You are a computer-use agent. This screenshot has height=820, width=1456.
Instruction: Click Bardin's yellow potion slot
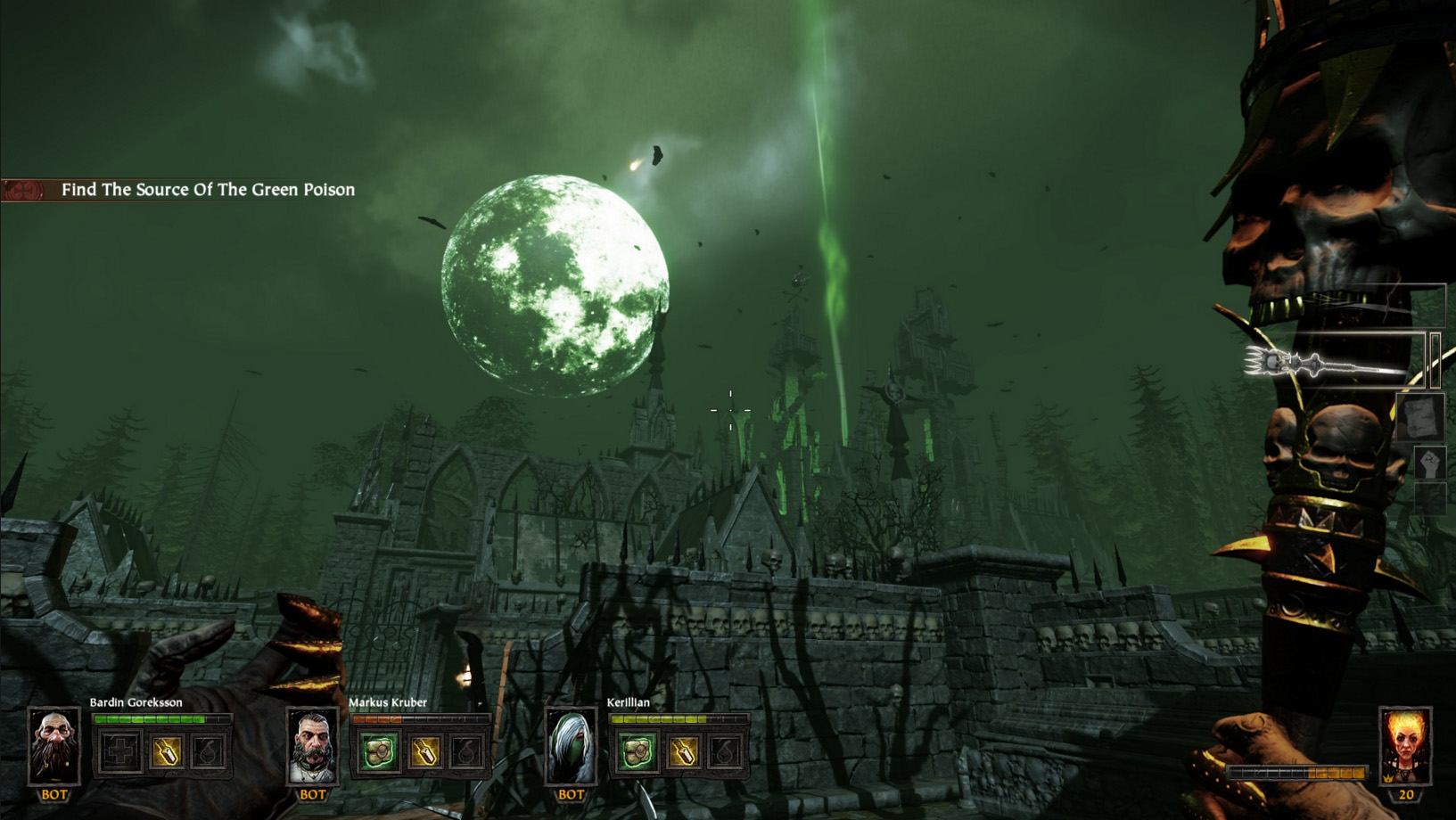click(166, 752)
